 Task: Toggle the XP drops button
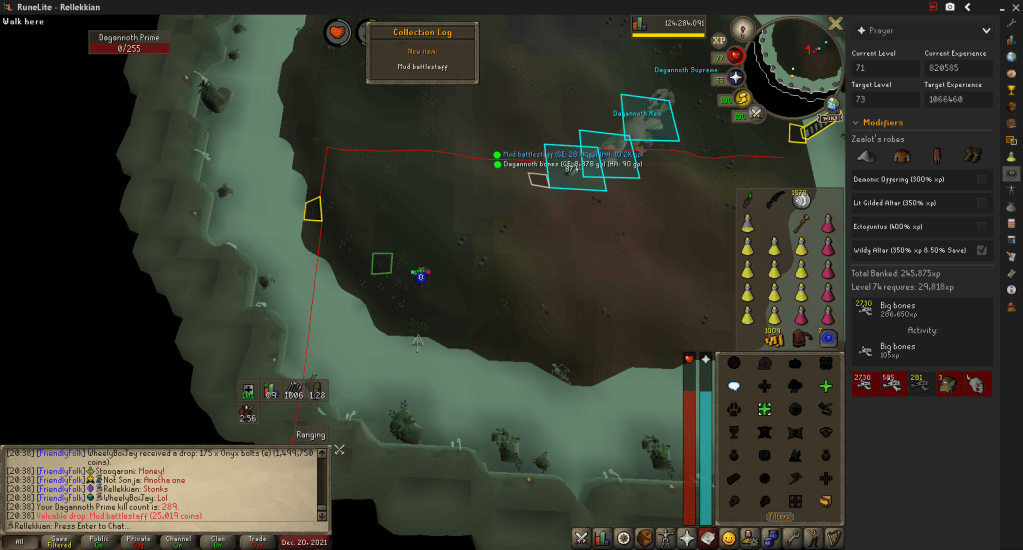coord(719,40)
